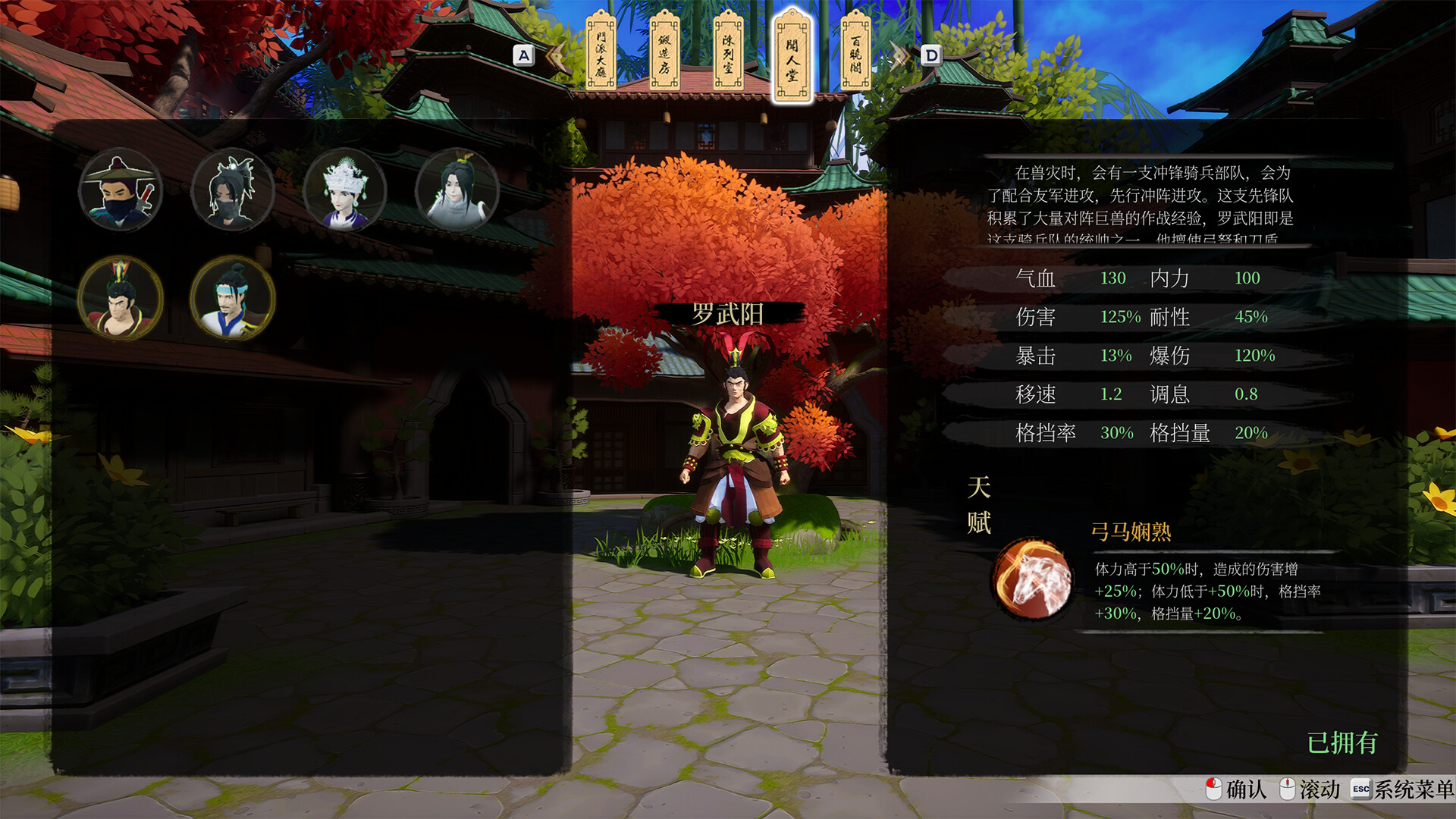Screen dimensions: 1456x819
Task: Click the 弓马娴熟 horse talent icon
Action: (x=1033, y=578)
